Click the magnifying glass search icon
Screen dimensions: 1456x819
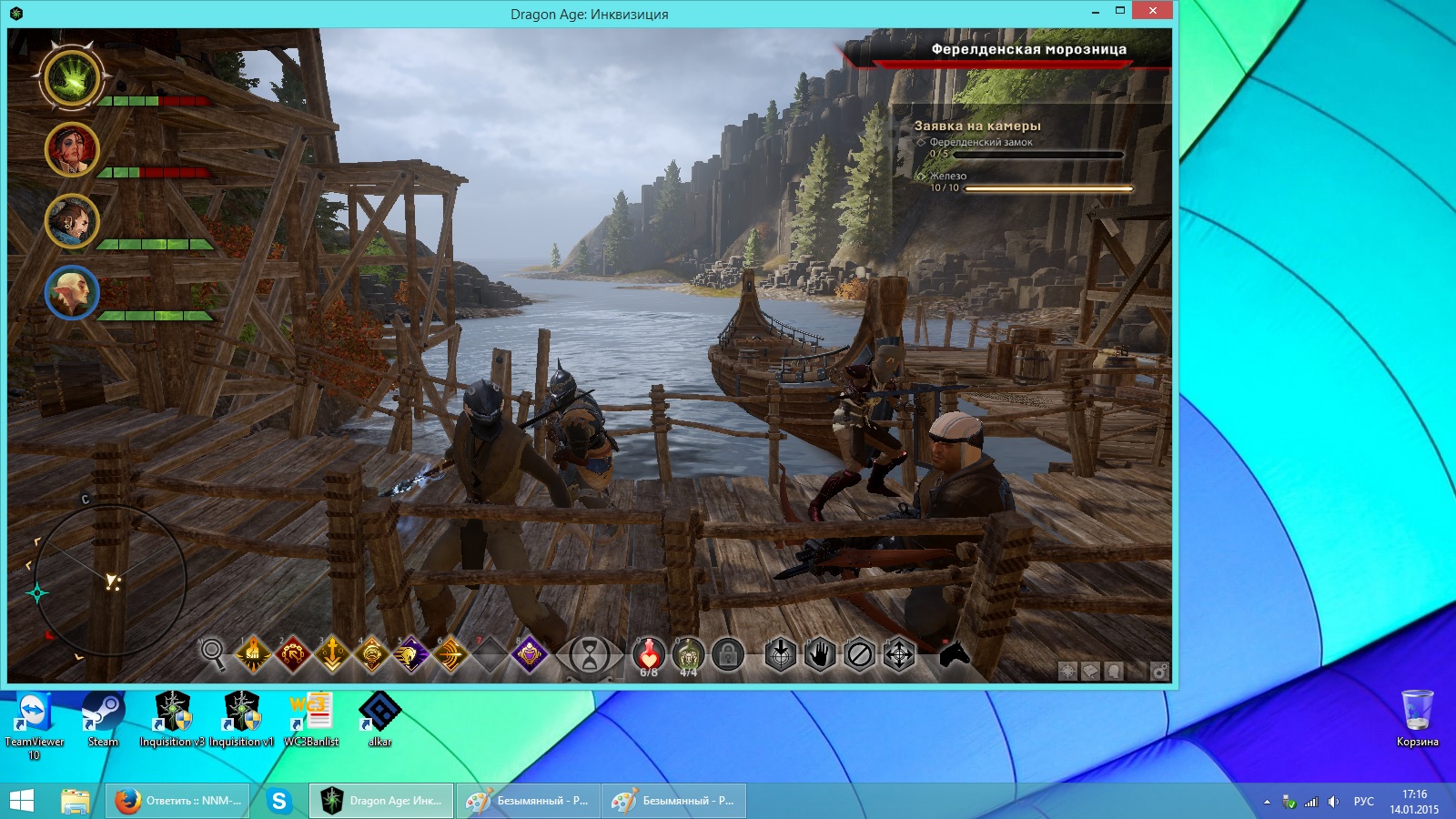pyautogui.click(x=212, y=652)
